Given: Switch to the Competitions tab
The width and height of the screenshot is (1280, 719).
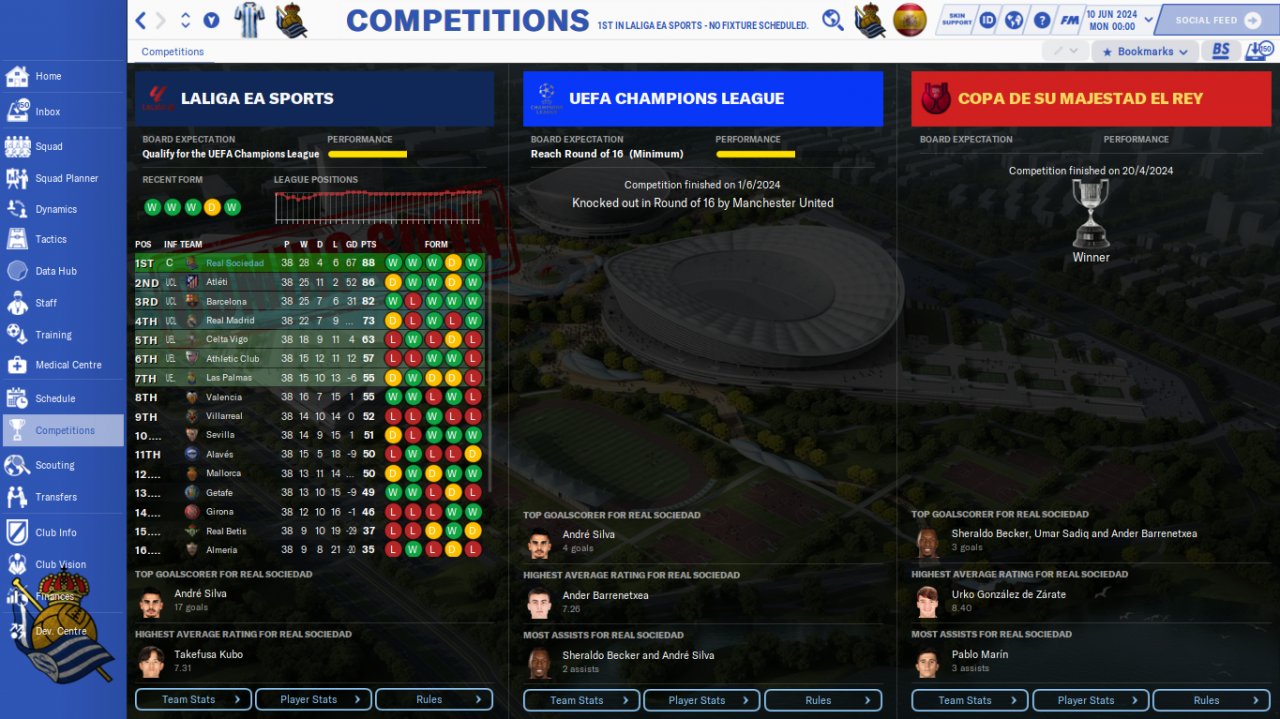Looking at the screenshot, I should 172,51.
